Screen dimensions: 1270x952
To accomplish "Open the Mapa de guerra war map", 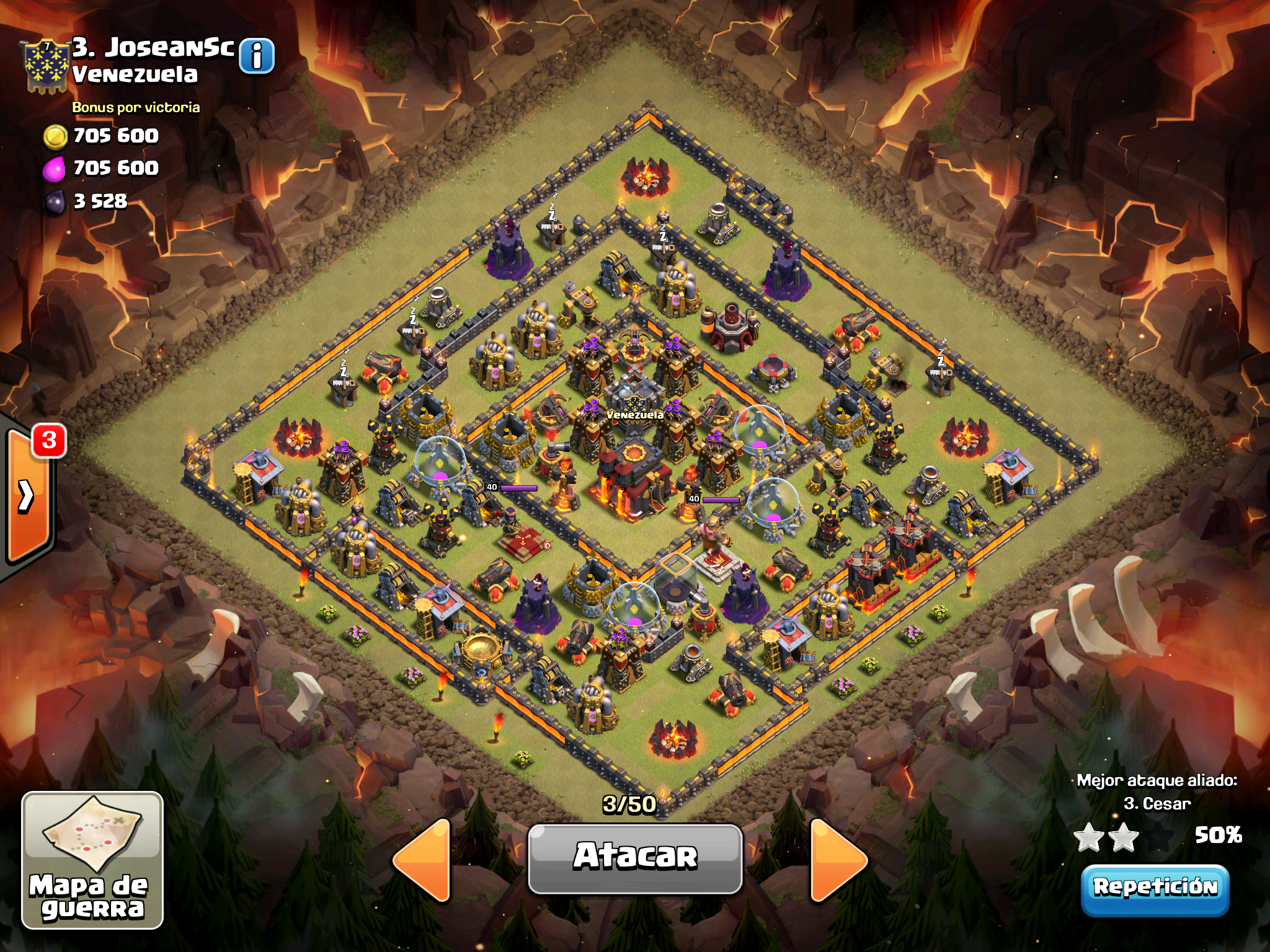I will pyautogui.click(x=92, y=860).
